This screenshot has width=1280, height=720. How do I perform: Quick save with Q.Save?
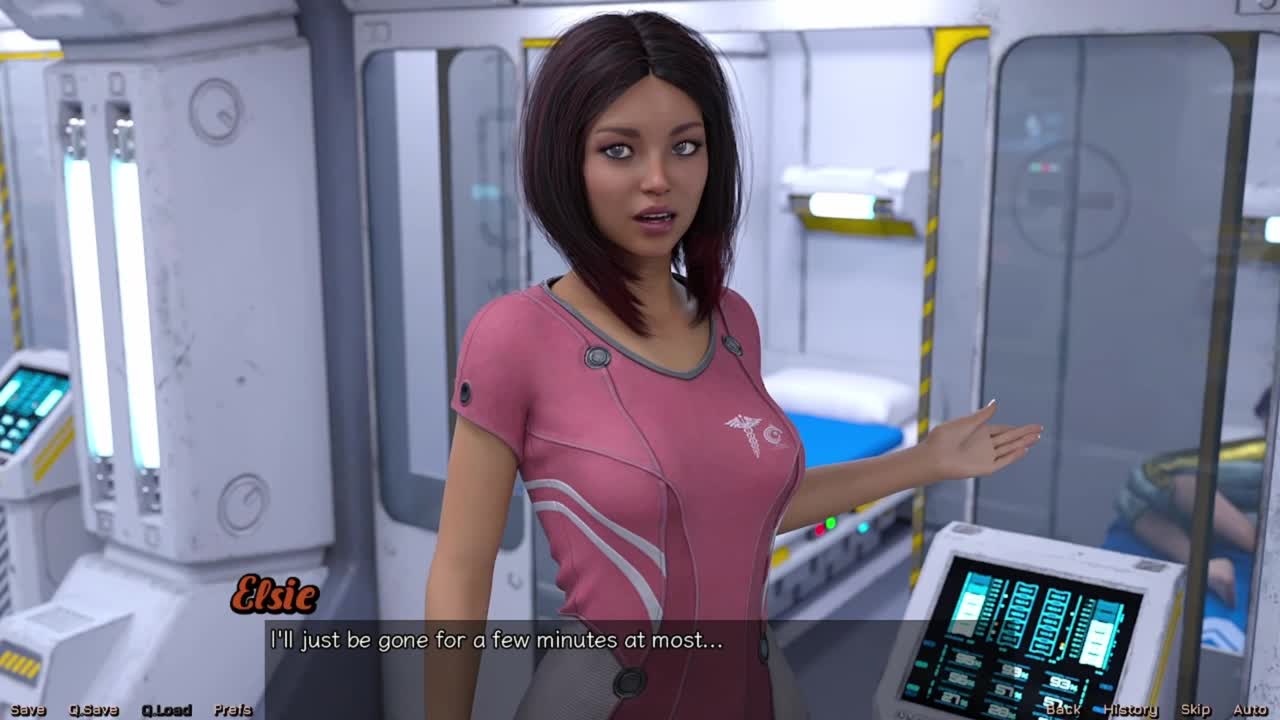click(x=93, y=710)
